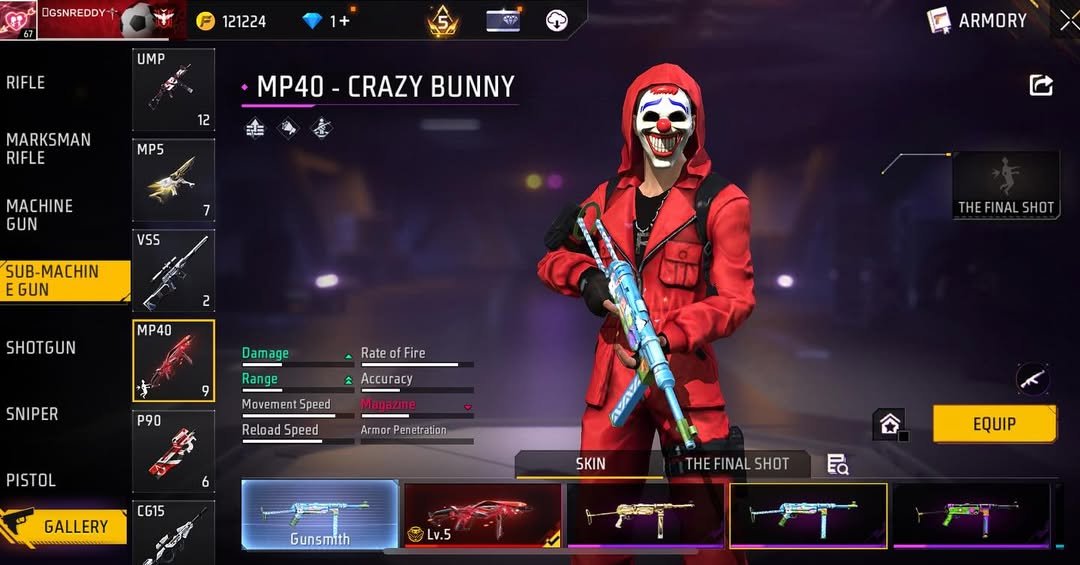Show the Sniper weapons list
Screen dimensions: 1080x565
click(x=32, y=414)
